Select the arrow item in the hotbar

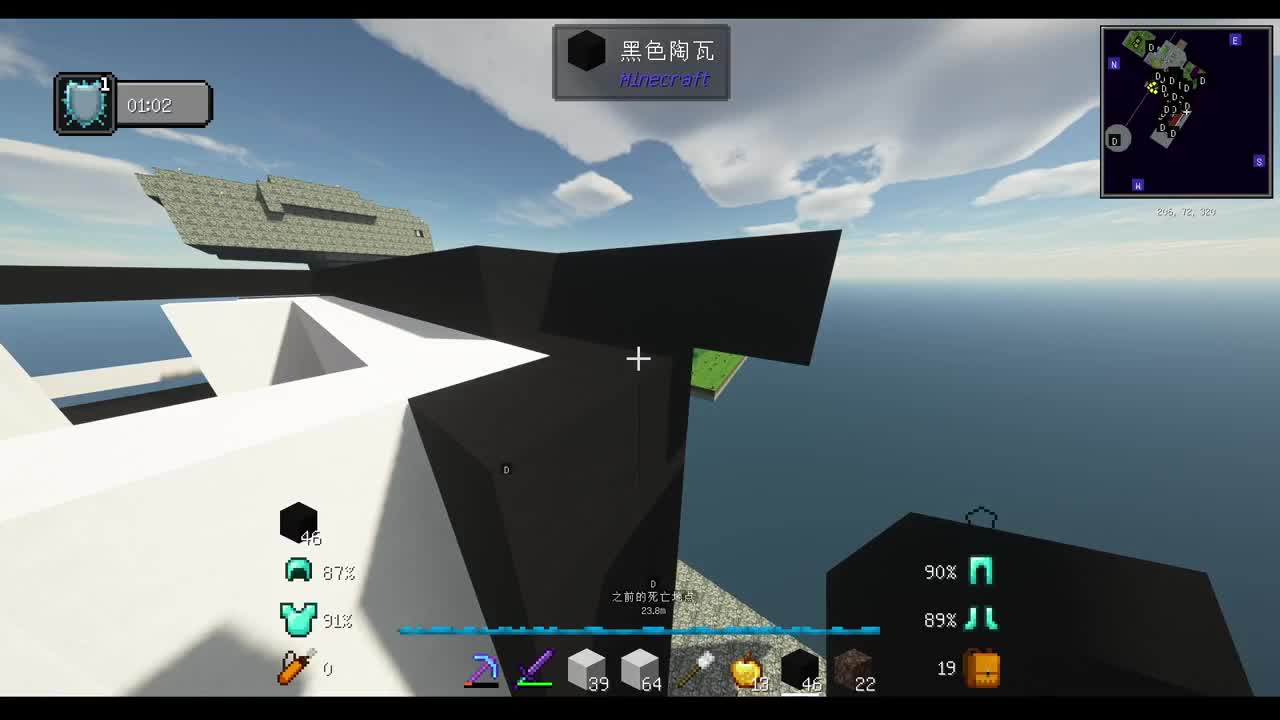pos(694,666)
